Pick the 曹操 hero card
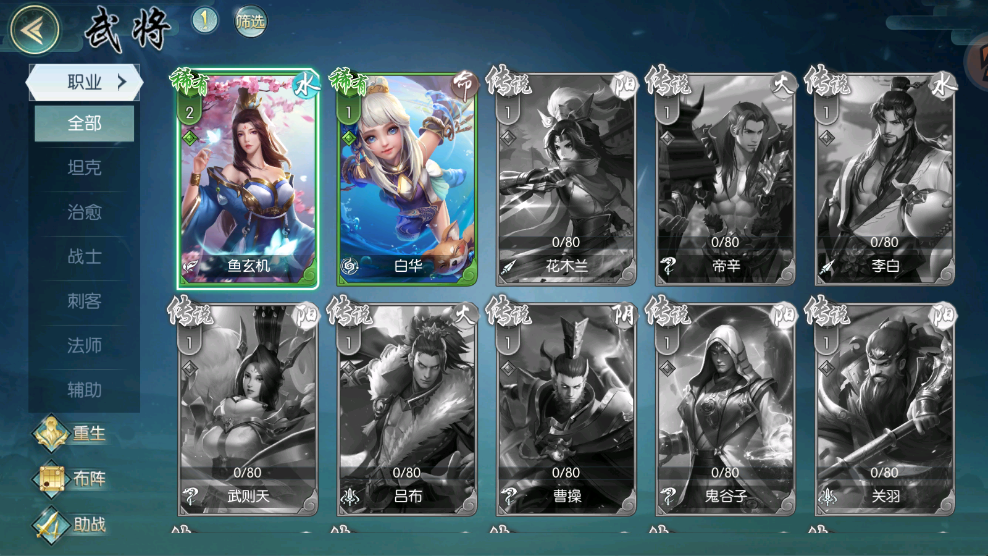Image resolution: width=988 pixels, height=556 pixels. click(566, 410)
